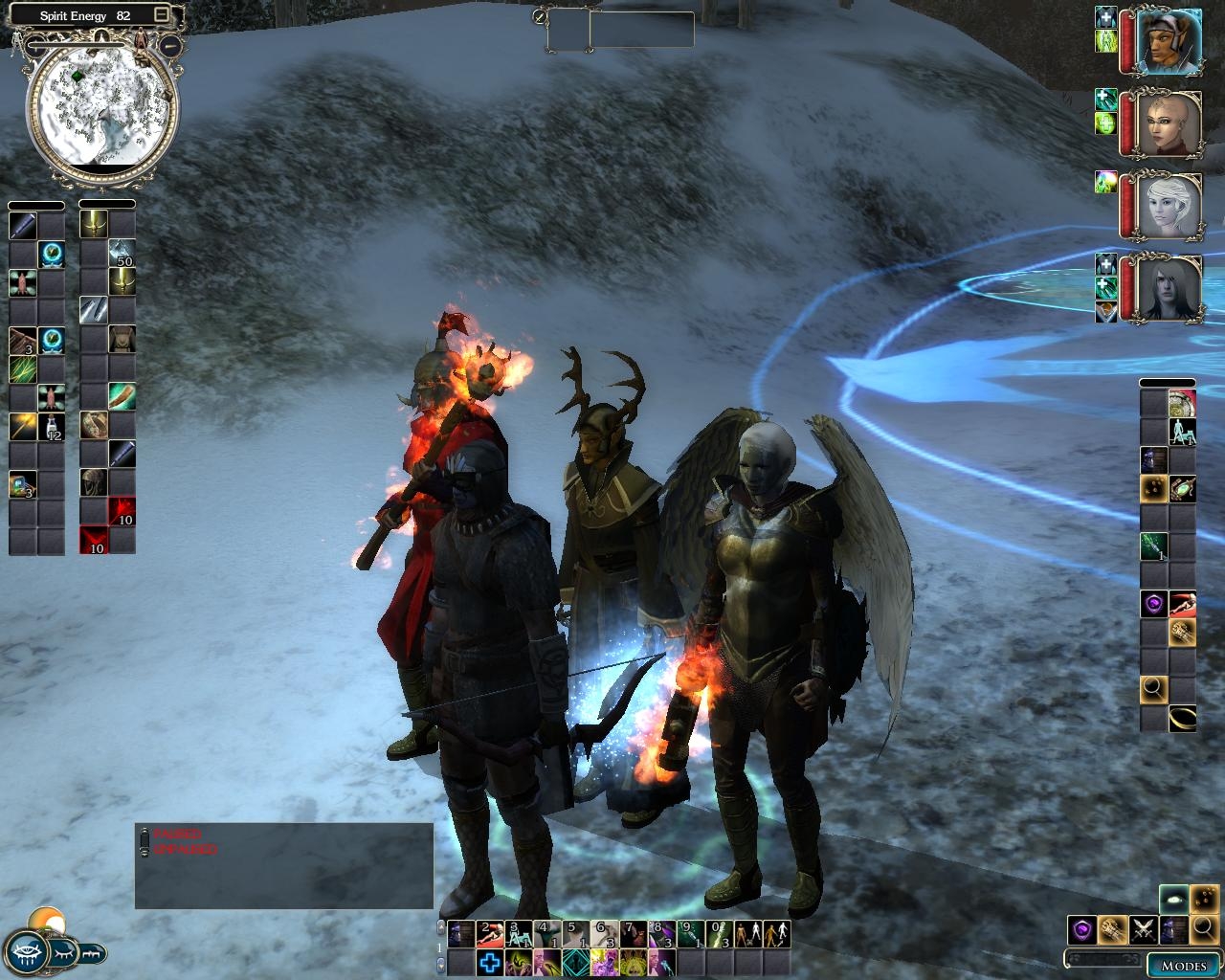This screenshot has height=980, width=1225.
Task: Use hotbar slot 2 red ability
Action: tap(489, 933)
